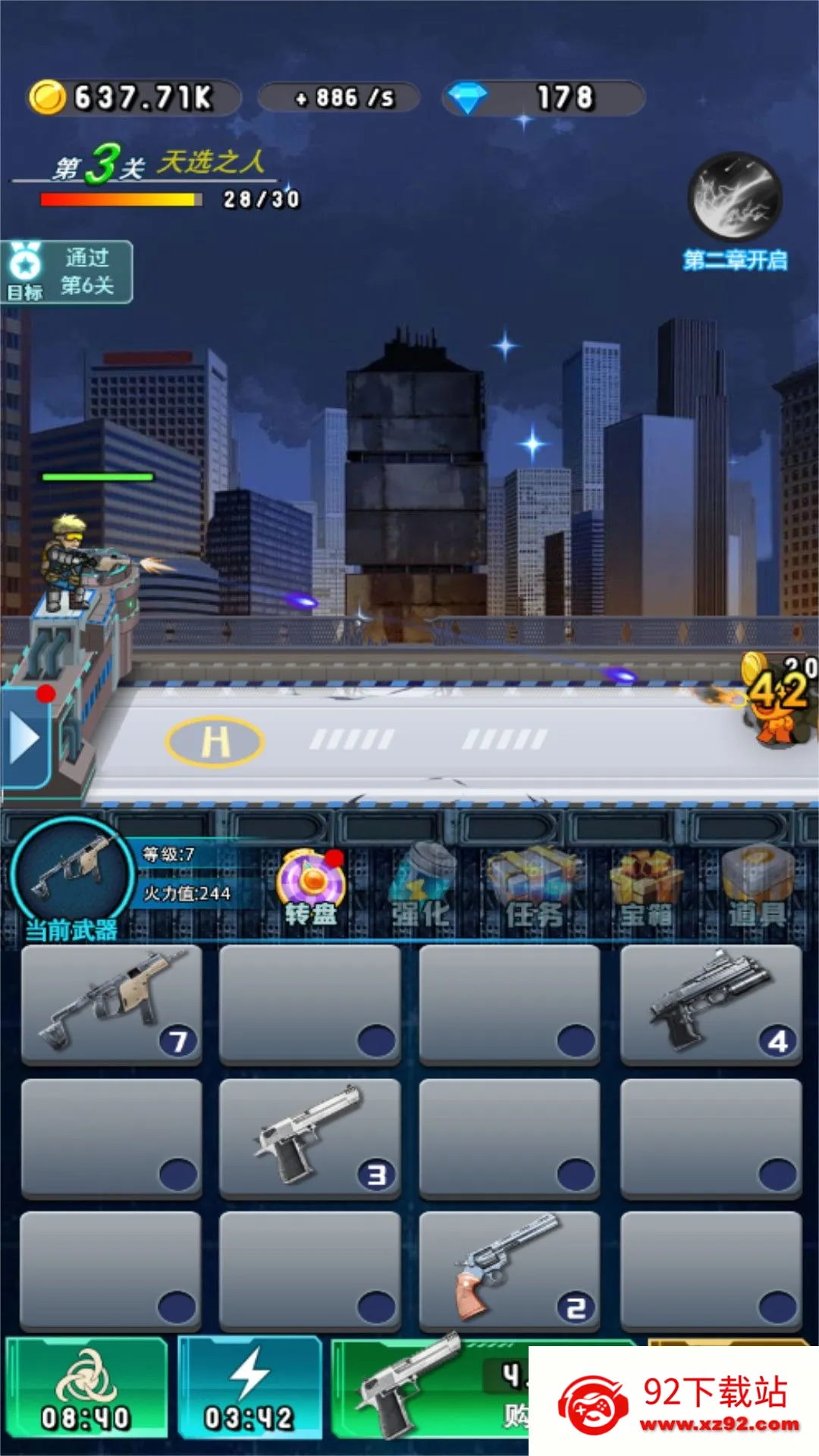Open the 目标 goal tracker panel
The height and width of the screenshot is (1456, 819).
[67, 272]
